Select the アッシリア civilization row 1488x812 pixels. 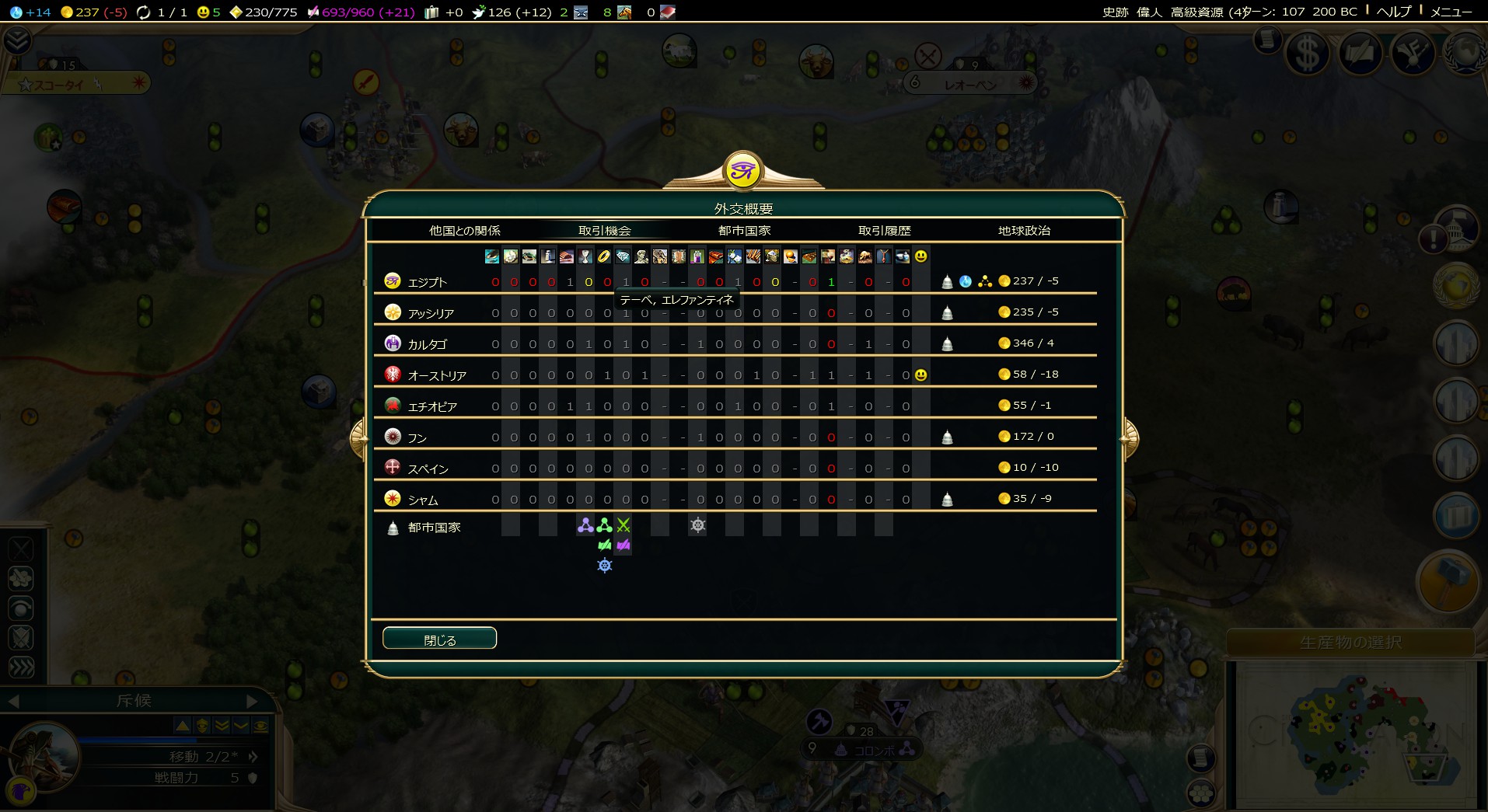click(x=431, y=313)
